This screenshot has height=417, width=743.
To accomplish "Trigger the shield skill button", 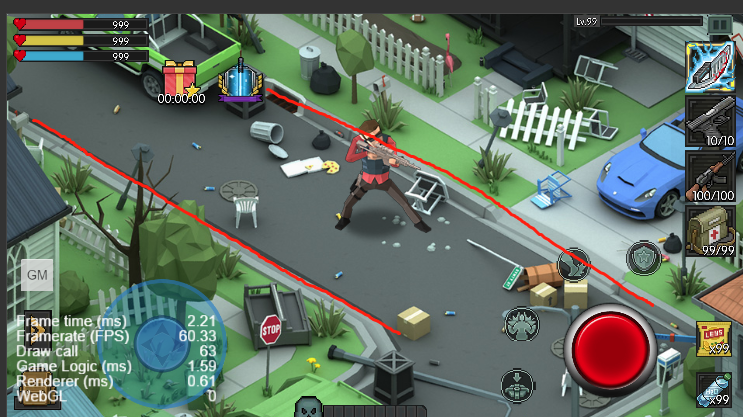I will coord(643,258).
